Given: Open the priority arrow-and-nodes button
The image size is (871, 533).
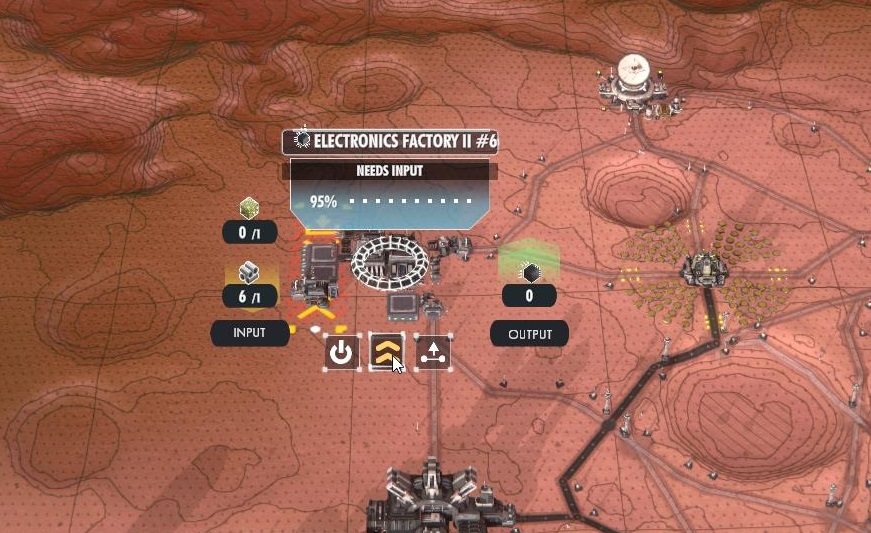Looking at the screenshot, I should pos(433,352).
